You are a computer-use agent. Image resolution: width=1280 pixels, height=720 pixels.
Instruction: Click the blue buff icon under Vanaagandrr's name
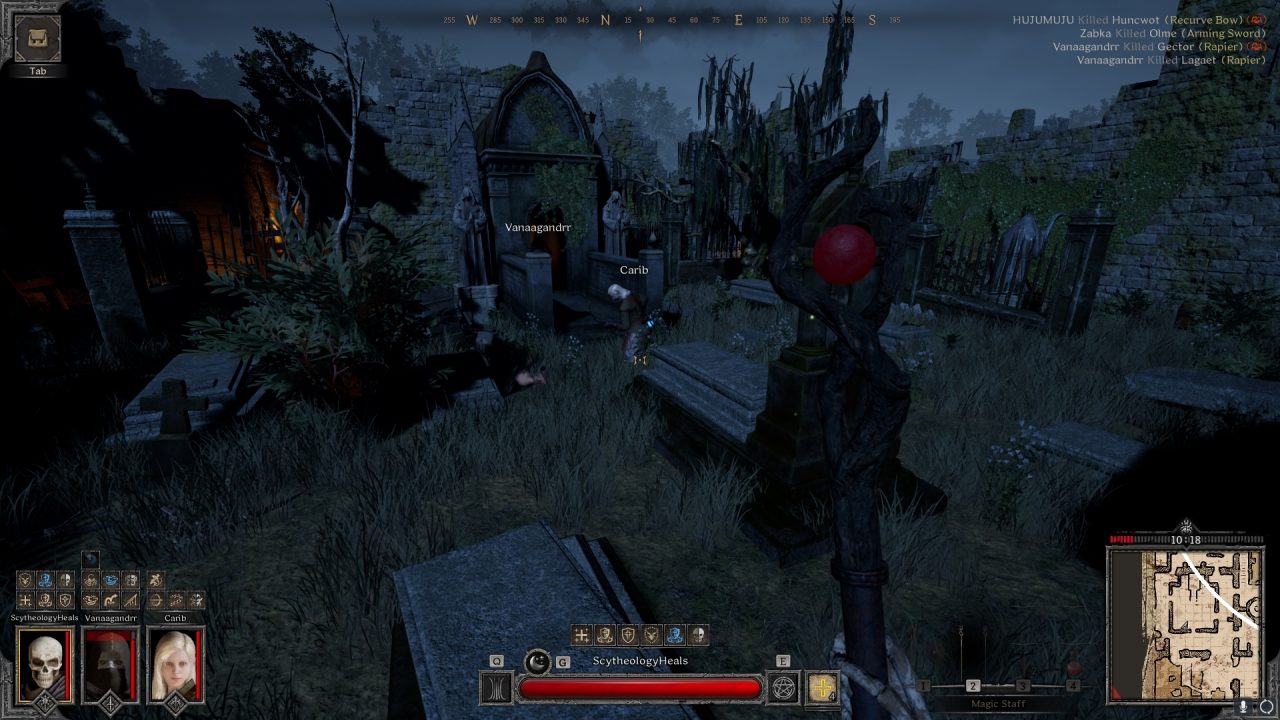(108, 579)
